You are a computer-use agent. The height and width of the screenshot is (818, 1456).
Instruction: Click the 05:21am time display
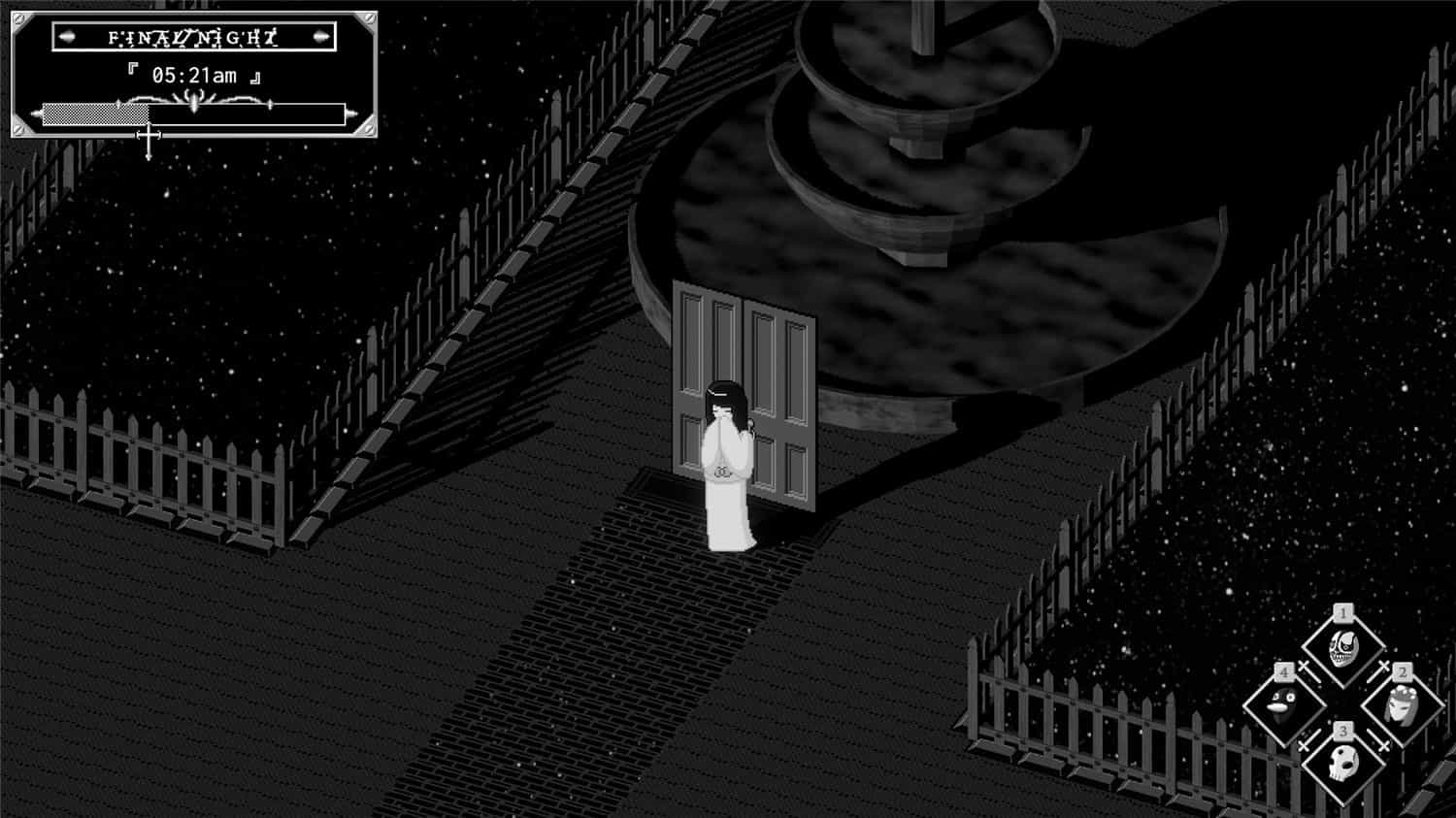pyautogui.click(x=194, y=75)
